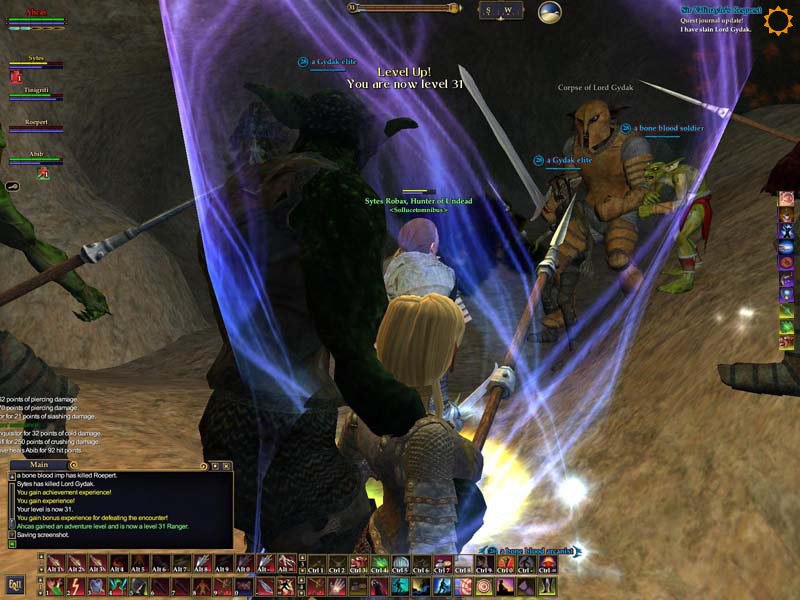The image size is (800, 600).
Task: Use the Ctrl 1 hotbar ability
Action: [x=316, y=564]
